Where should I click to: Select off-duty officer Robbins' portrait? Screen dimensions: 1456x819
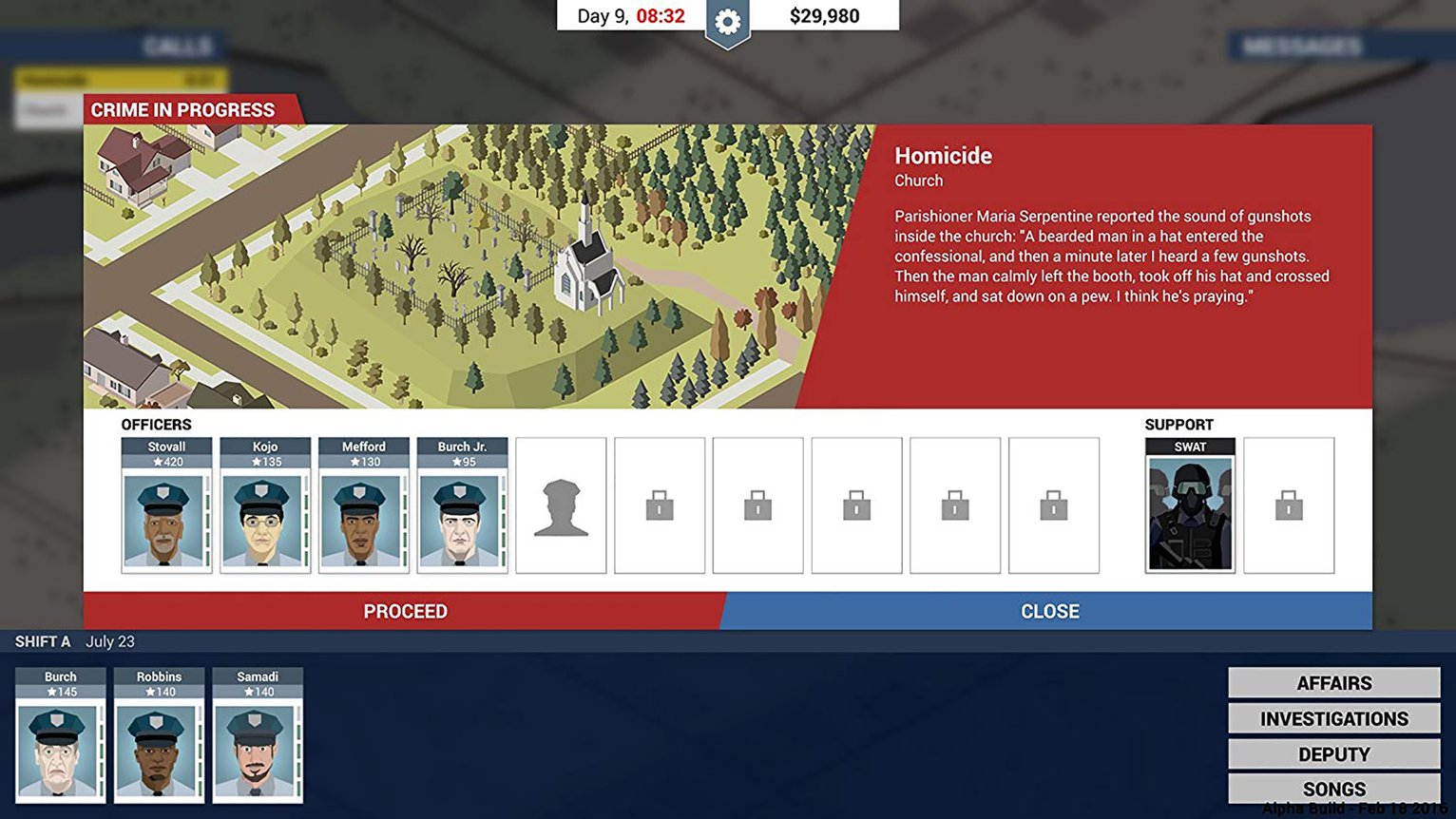[x=158, y=736]
